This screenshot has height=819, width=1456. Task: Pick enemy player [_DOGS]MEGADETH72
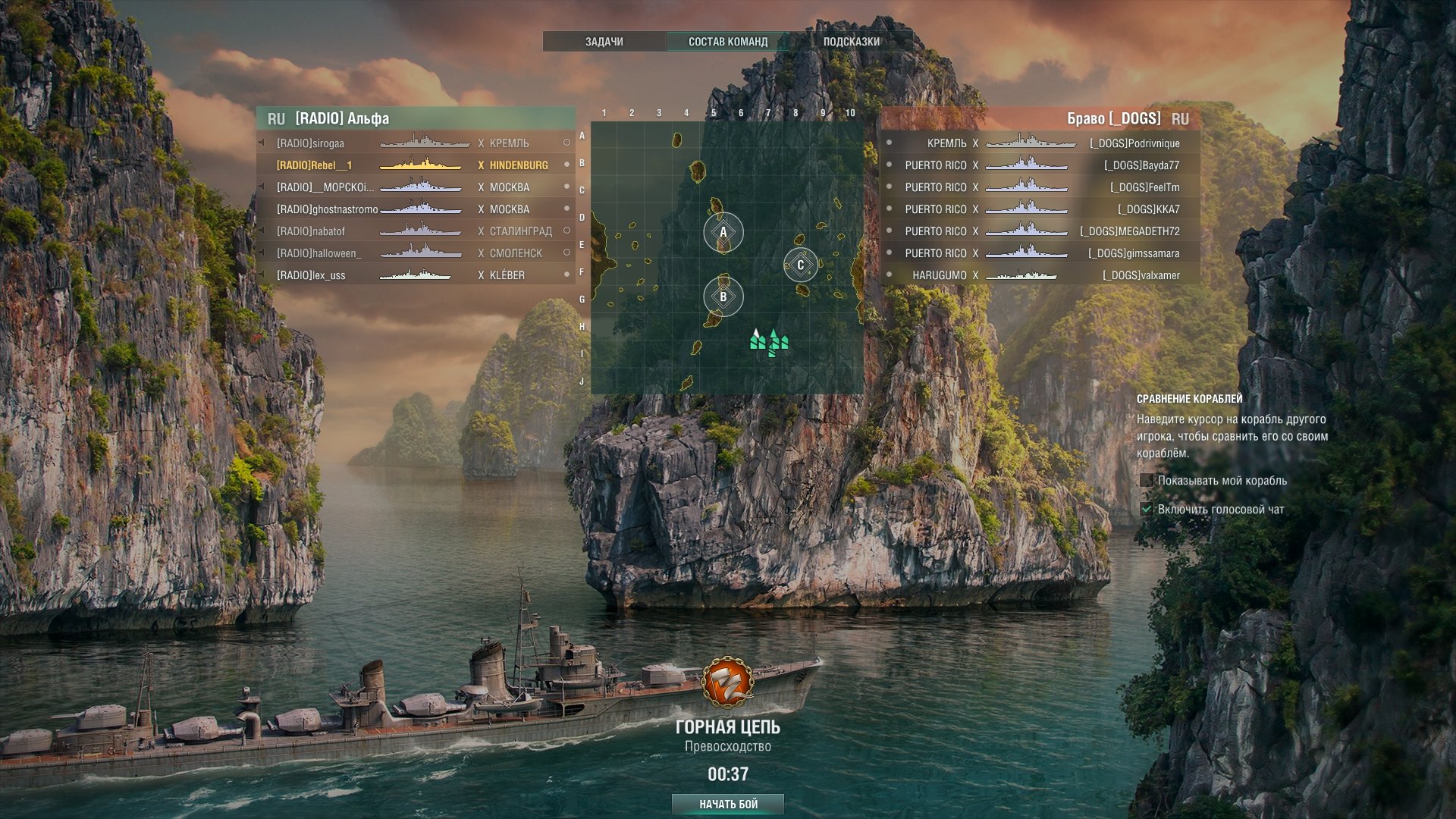[1039, 231]
